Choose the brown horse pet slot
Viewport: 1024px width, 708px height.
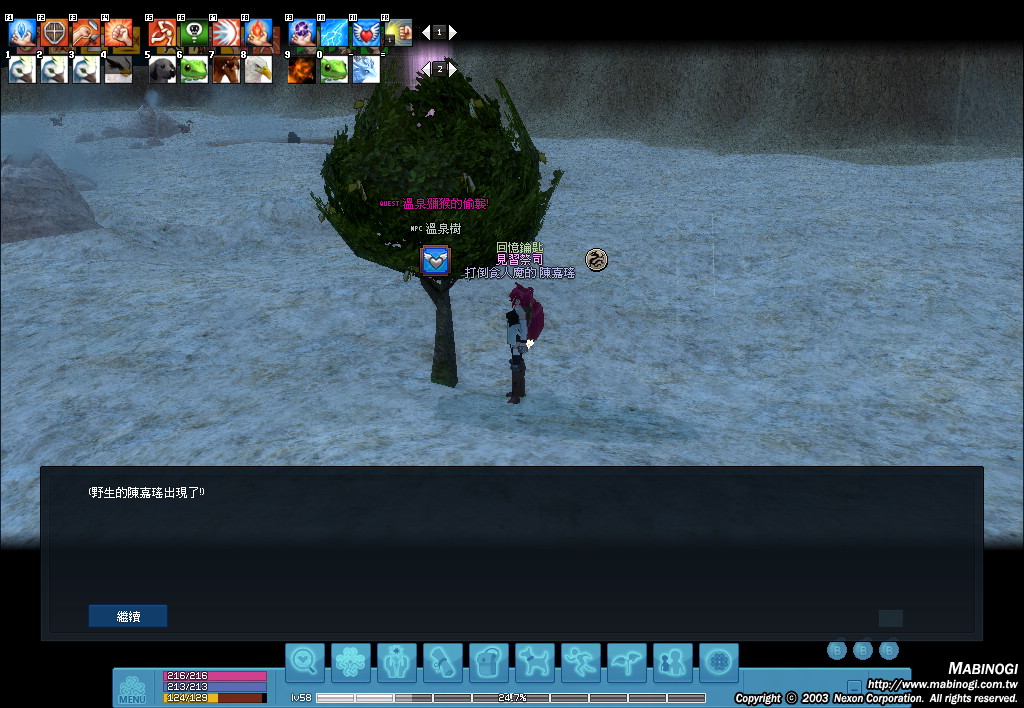(226, 69)
